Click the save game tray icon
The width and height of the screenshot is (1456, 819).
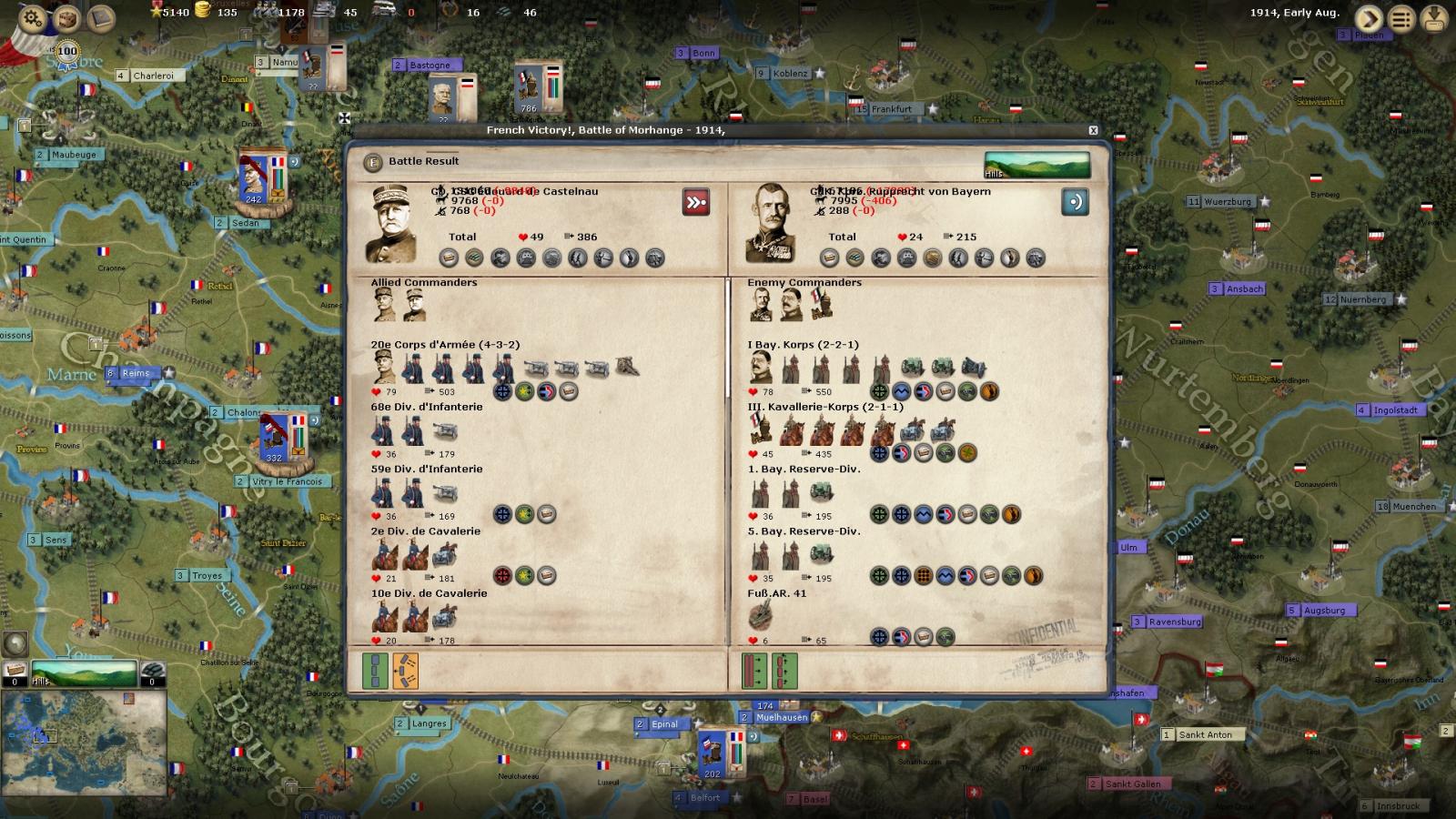coord(1435,18)
